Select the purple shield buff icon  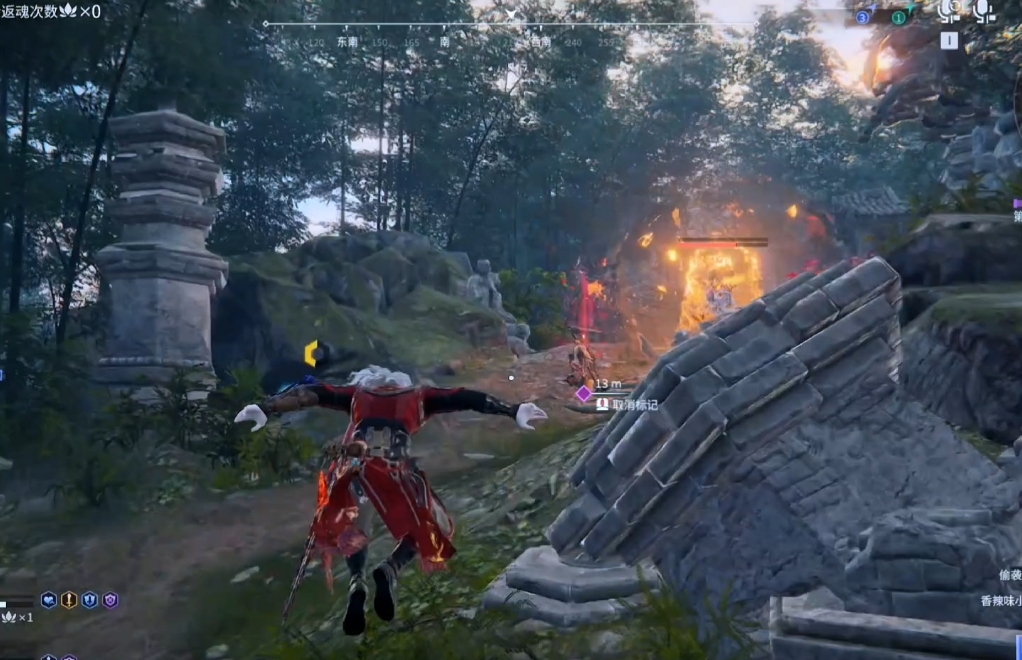tap(110, 600)
